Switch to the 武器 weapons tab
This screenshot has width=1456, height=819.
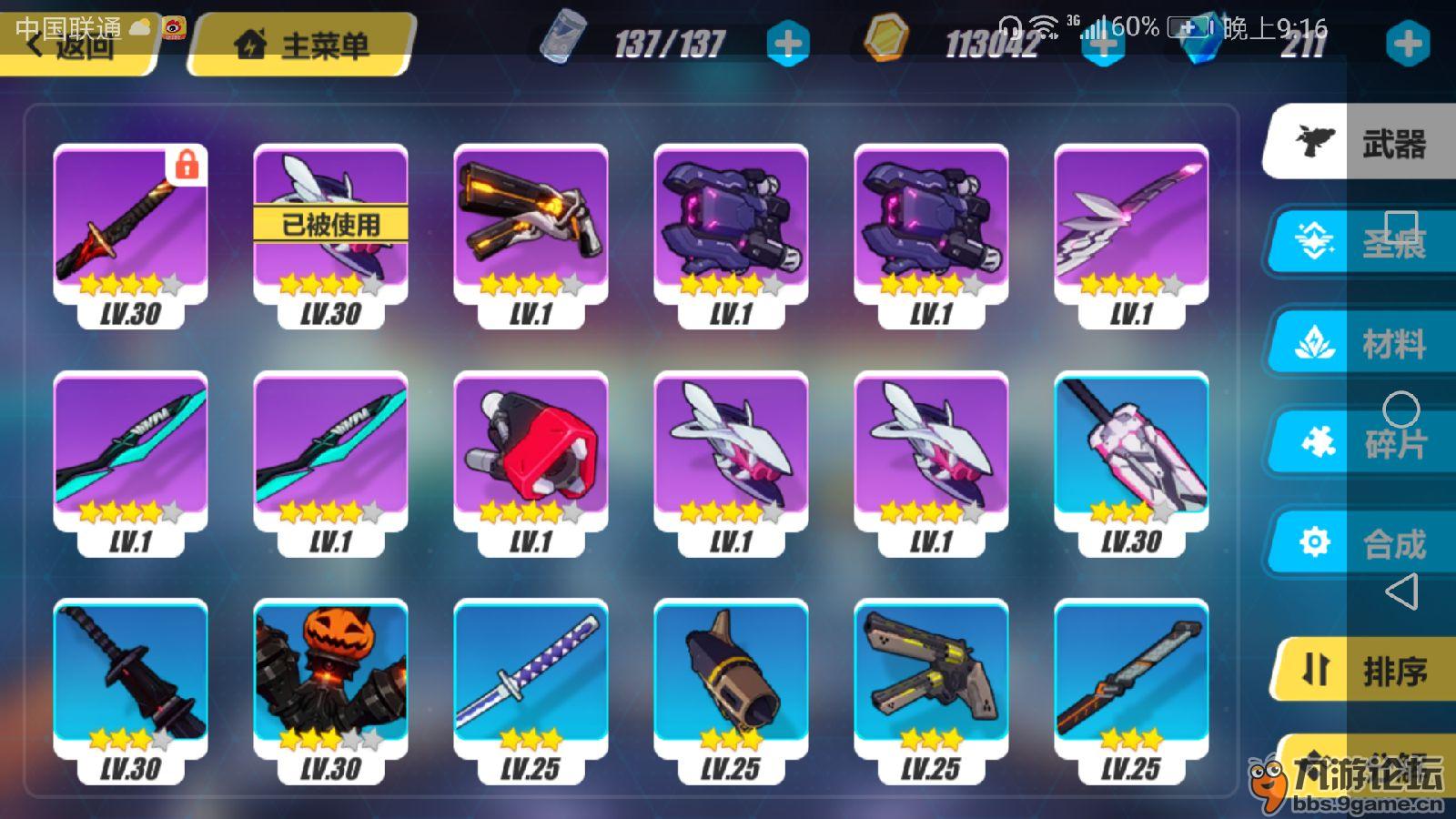[1360, 143]
